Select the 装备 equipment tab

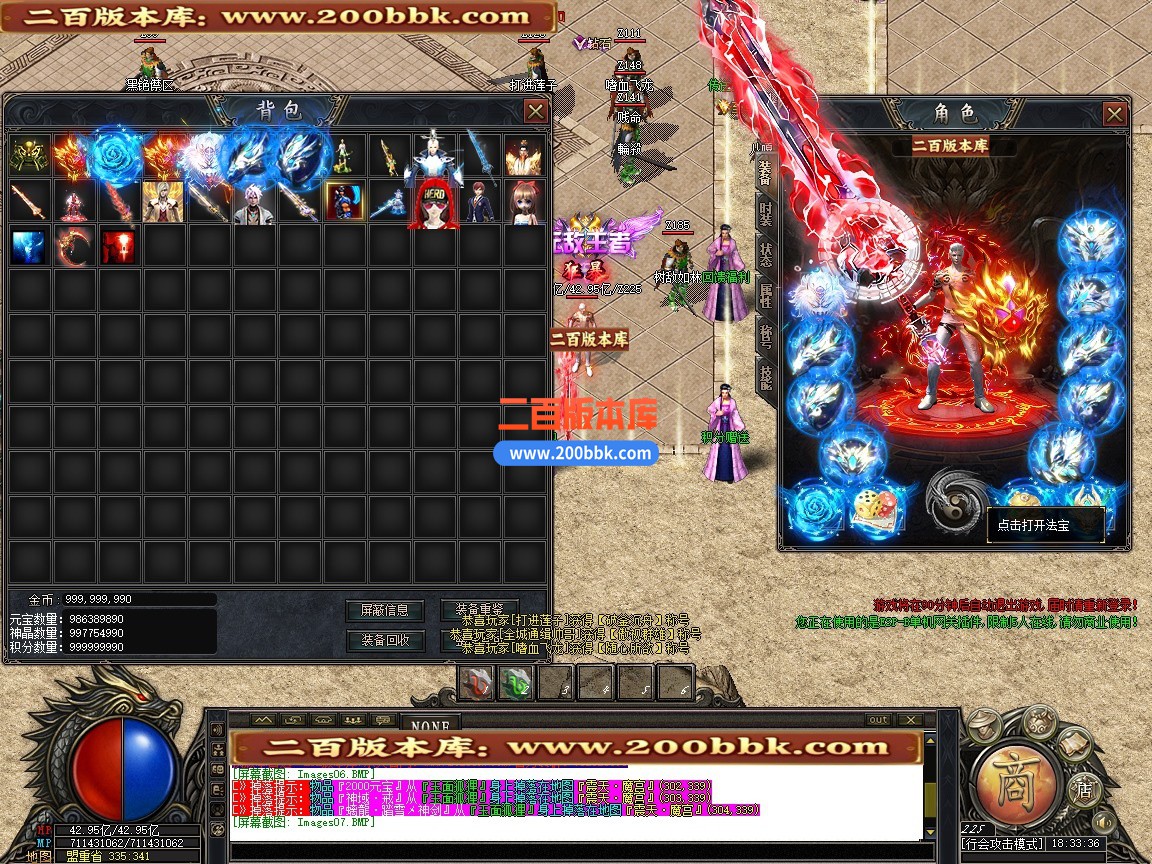point(765,172)
